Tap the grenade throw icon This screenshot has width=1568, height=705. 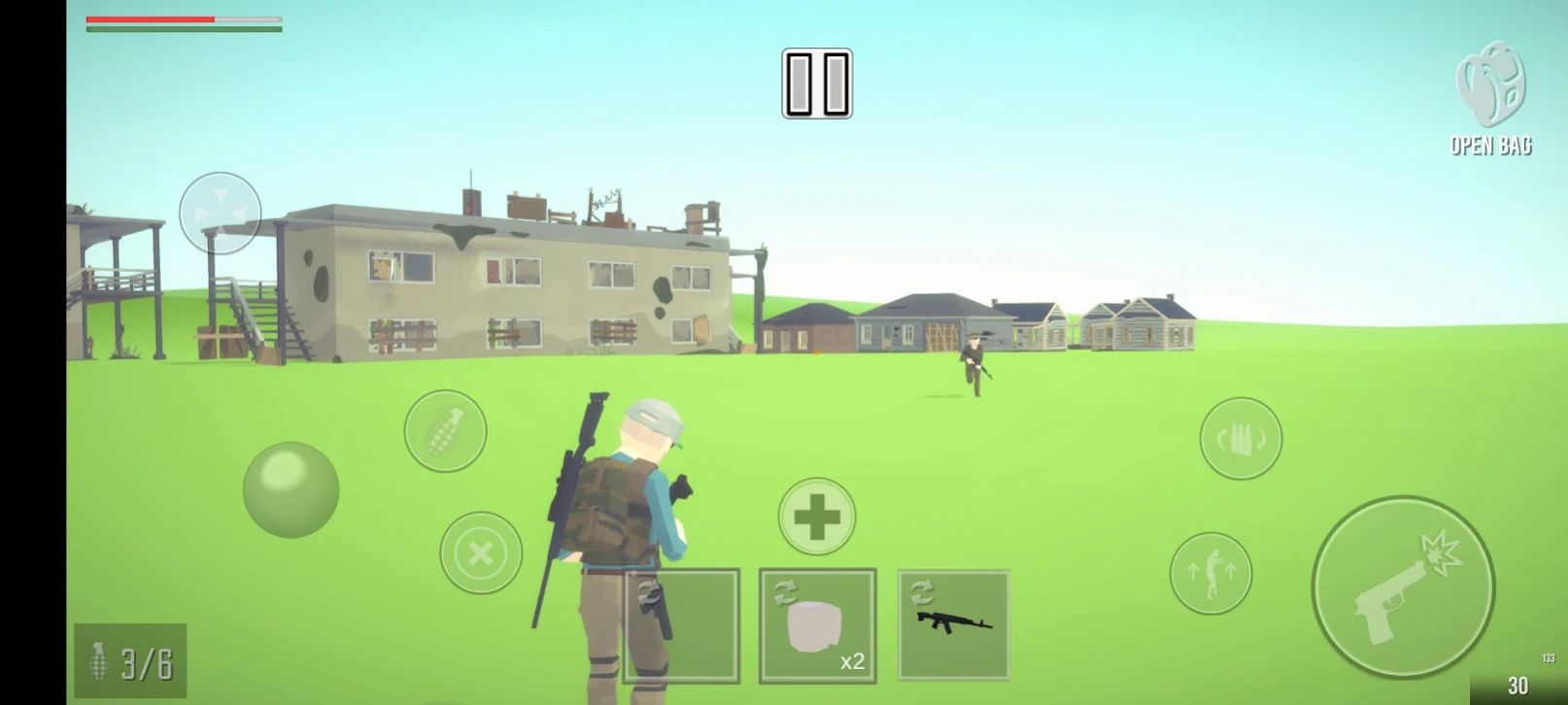[445, 429]
